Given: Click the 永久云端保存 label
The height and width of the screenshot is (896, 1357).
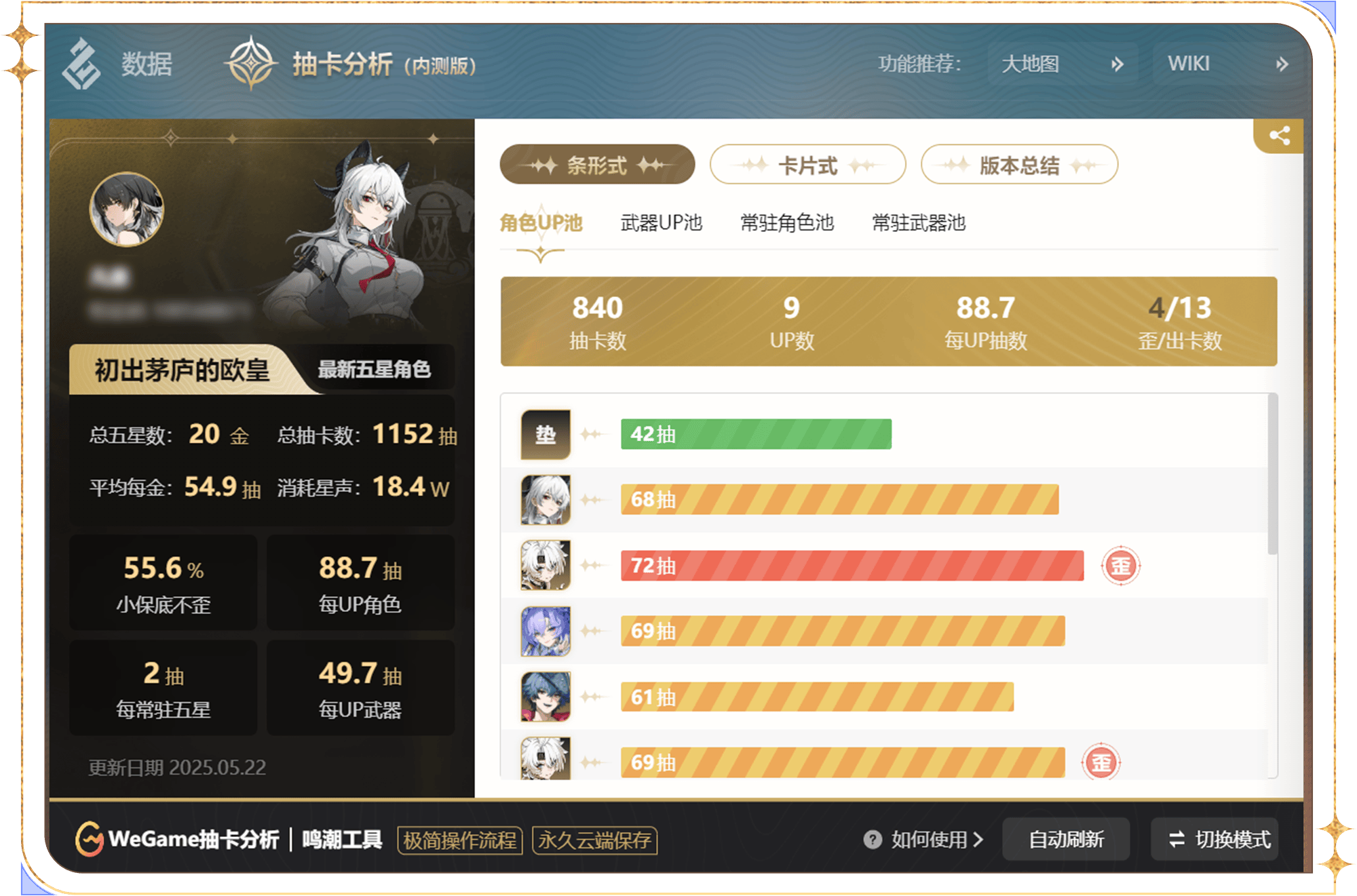Looking at the screenshot, I should click(594, 841).
